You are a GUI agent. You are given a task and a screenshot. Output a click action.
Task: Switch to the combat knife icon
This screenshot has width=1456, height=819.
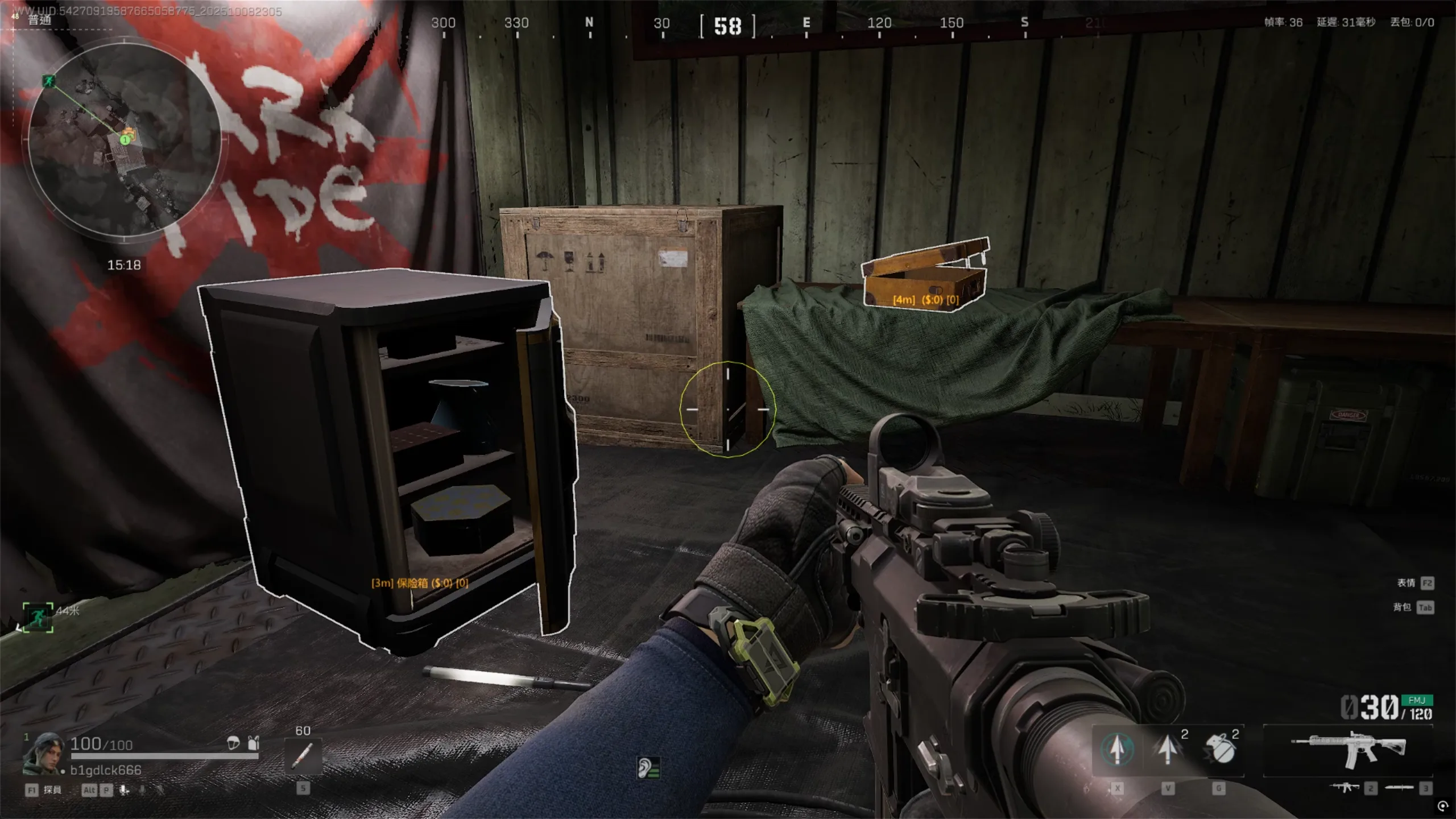point(1399,788)
